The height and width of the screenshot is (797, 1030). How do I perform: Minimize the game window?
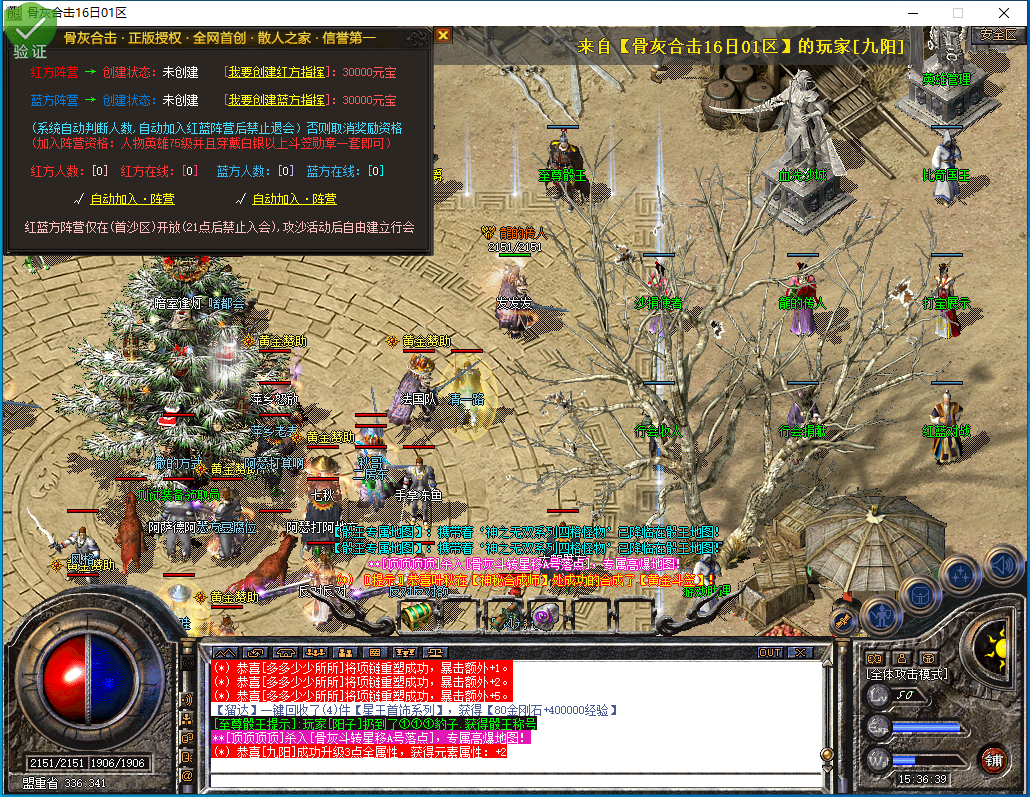click(912, 12)
